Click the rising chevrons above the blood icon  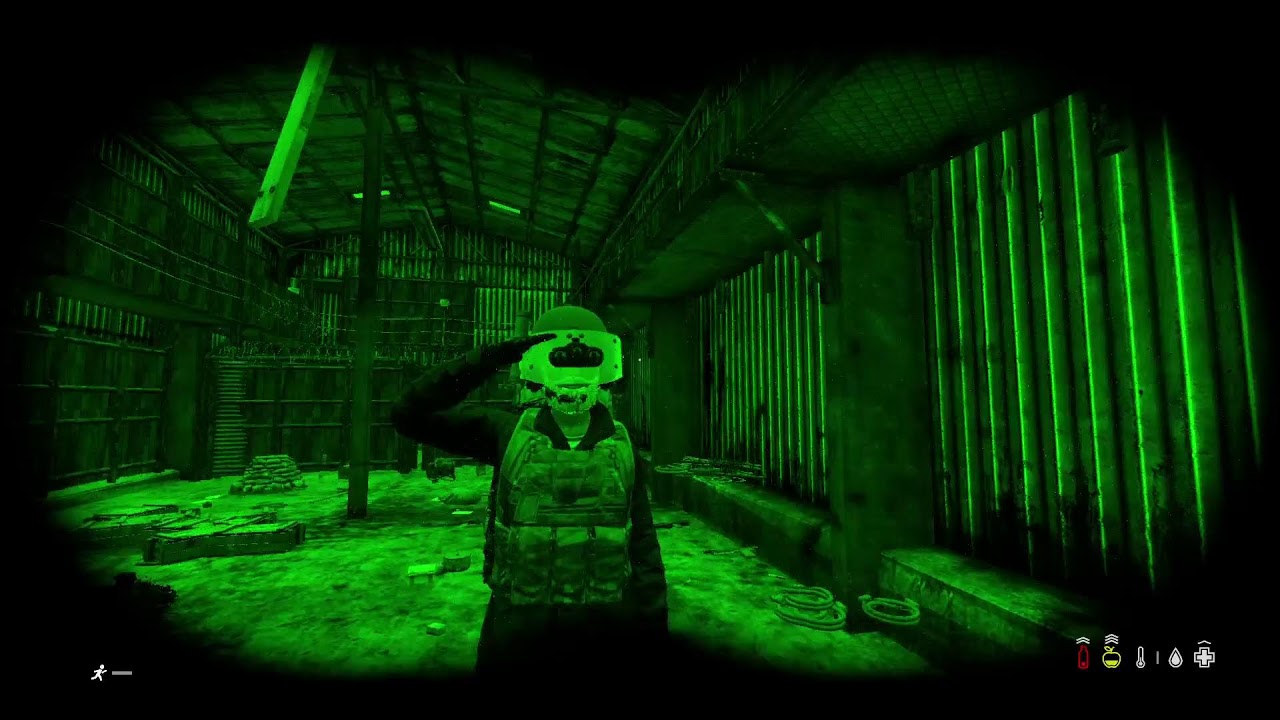1083,640
